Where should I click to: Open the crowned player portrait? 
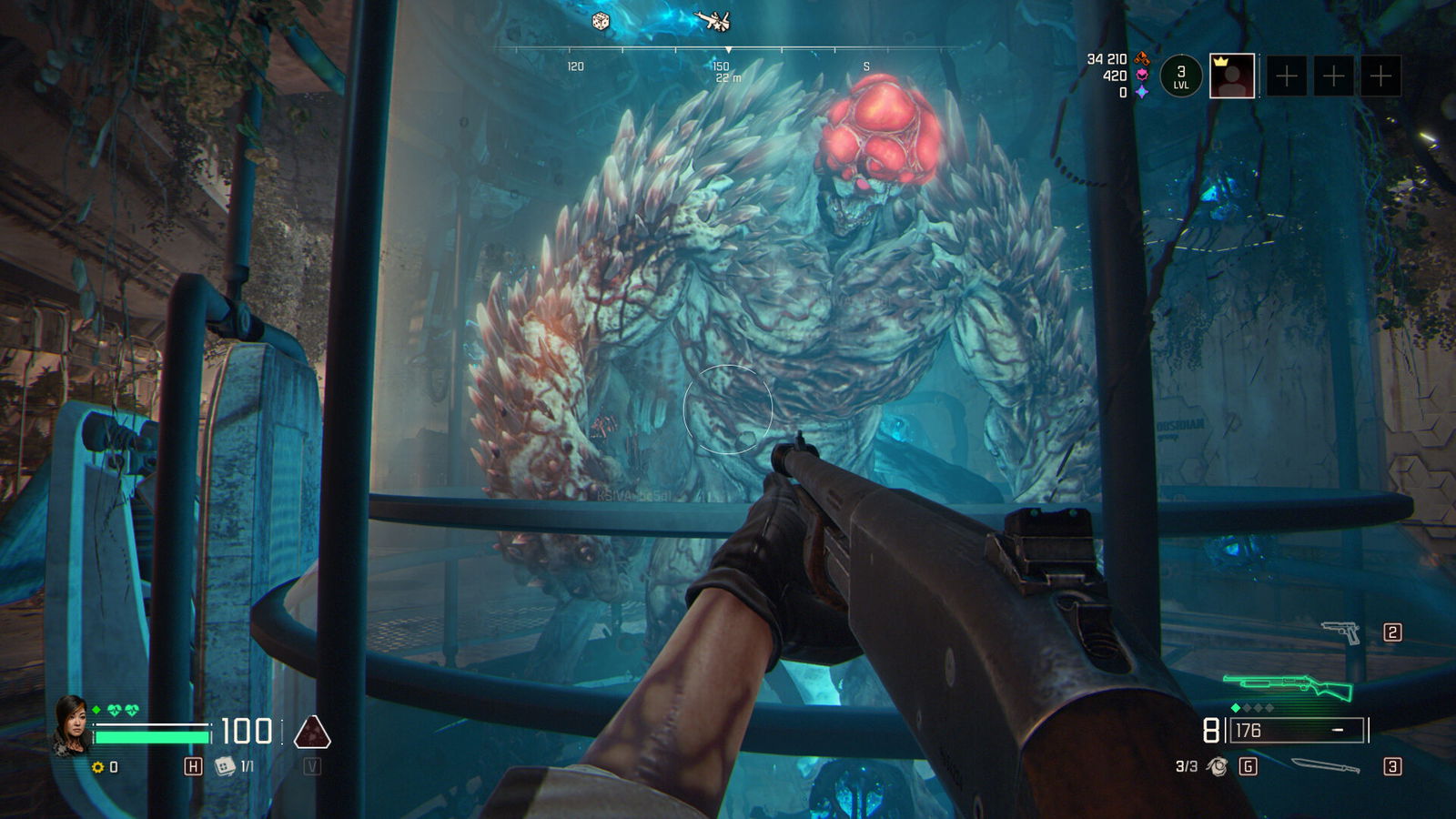pyautogui.click(x=1231, y=76)
